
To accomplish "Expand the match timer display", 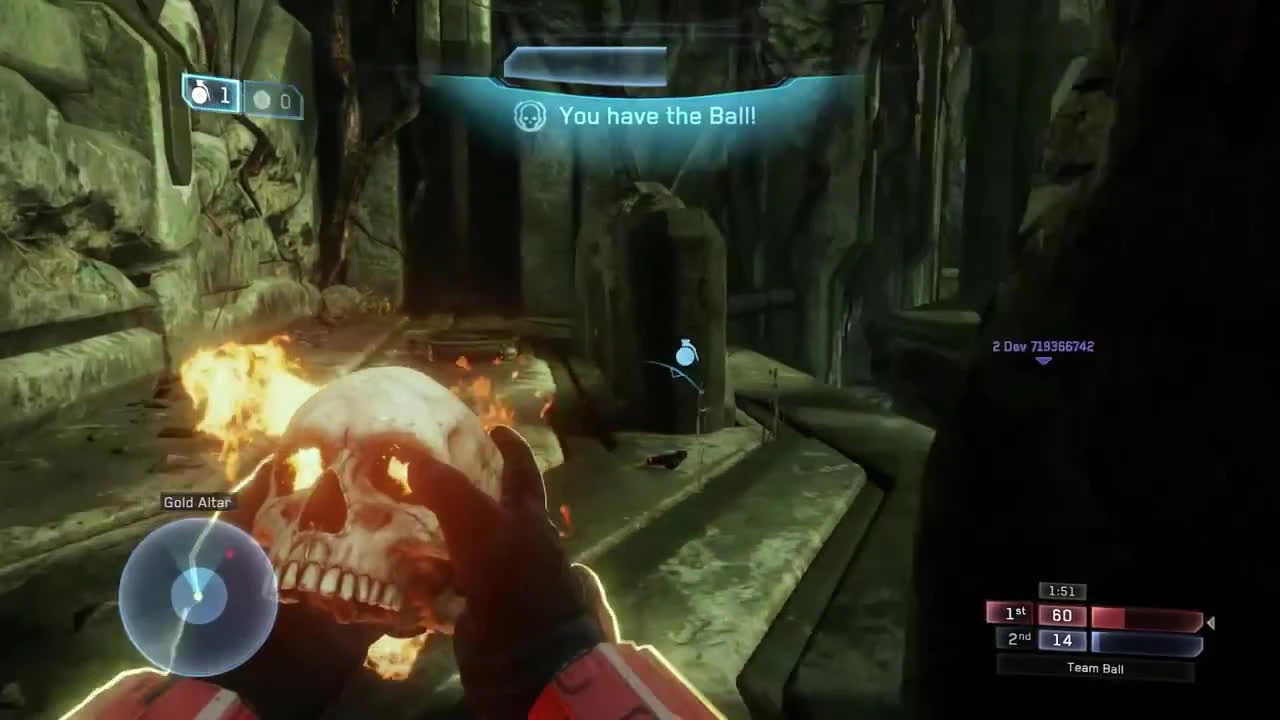I will (1061, 591).
